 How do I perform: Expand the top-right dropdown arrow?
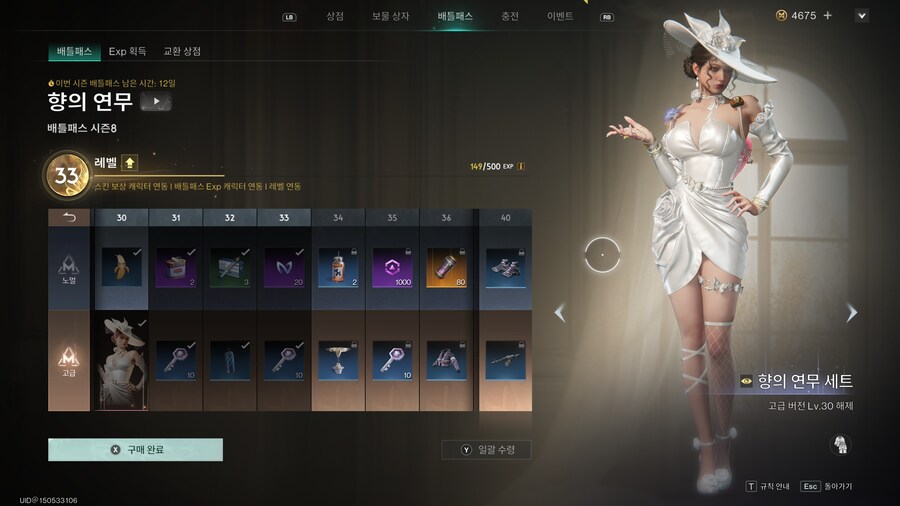point(862,16)
